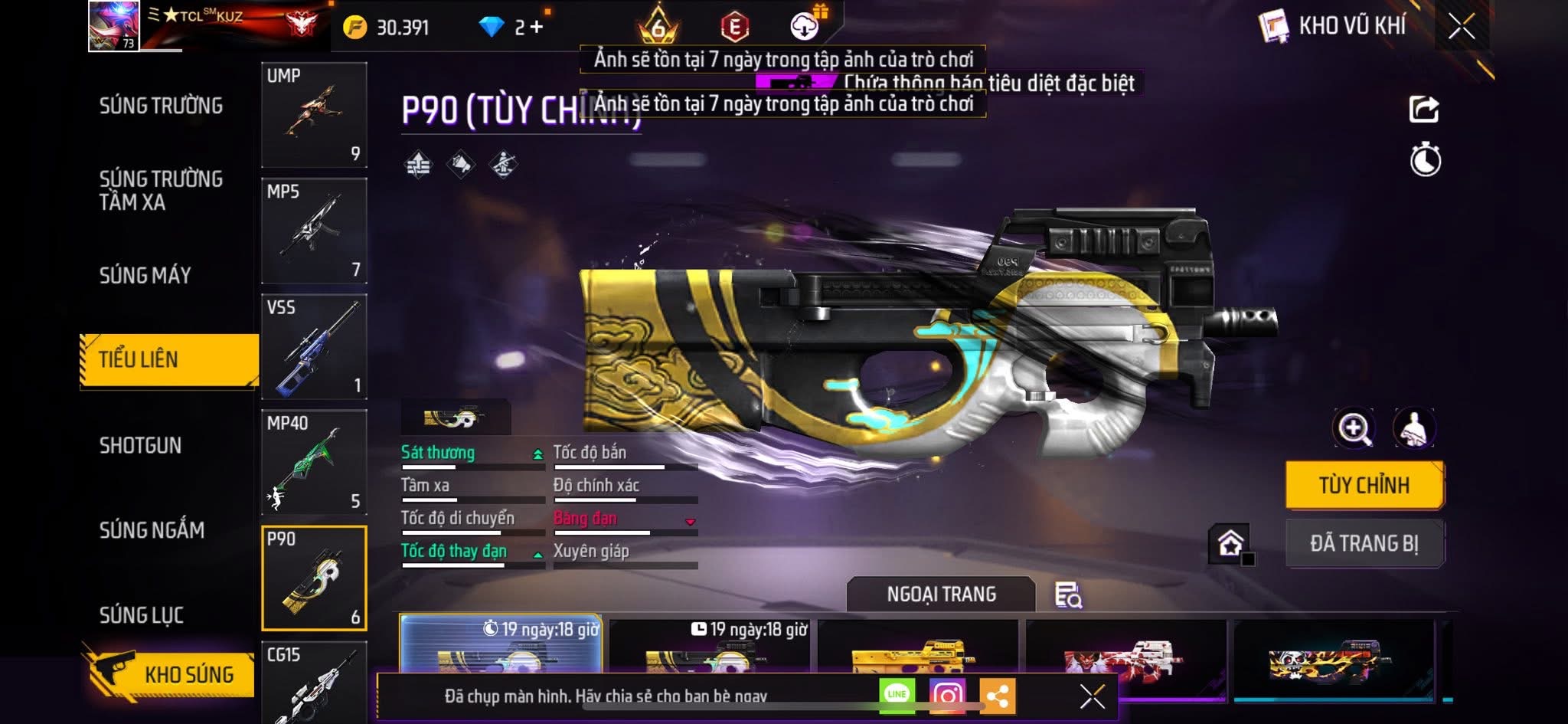1568x724 pixels.
Task: Choose the Súng Ngắm category
Action: click(x=152, y=530)
